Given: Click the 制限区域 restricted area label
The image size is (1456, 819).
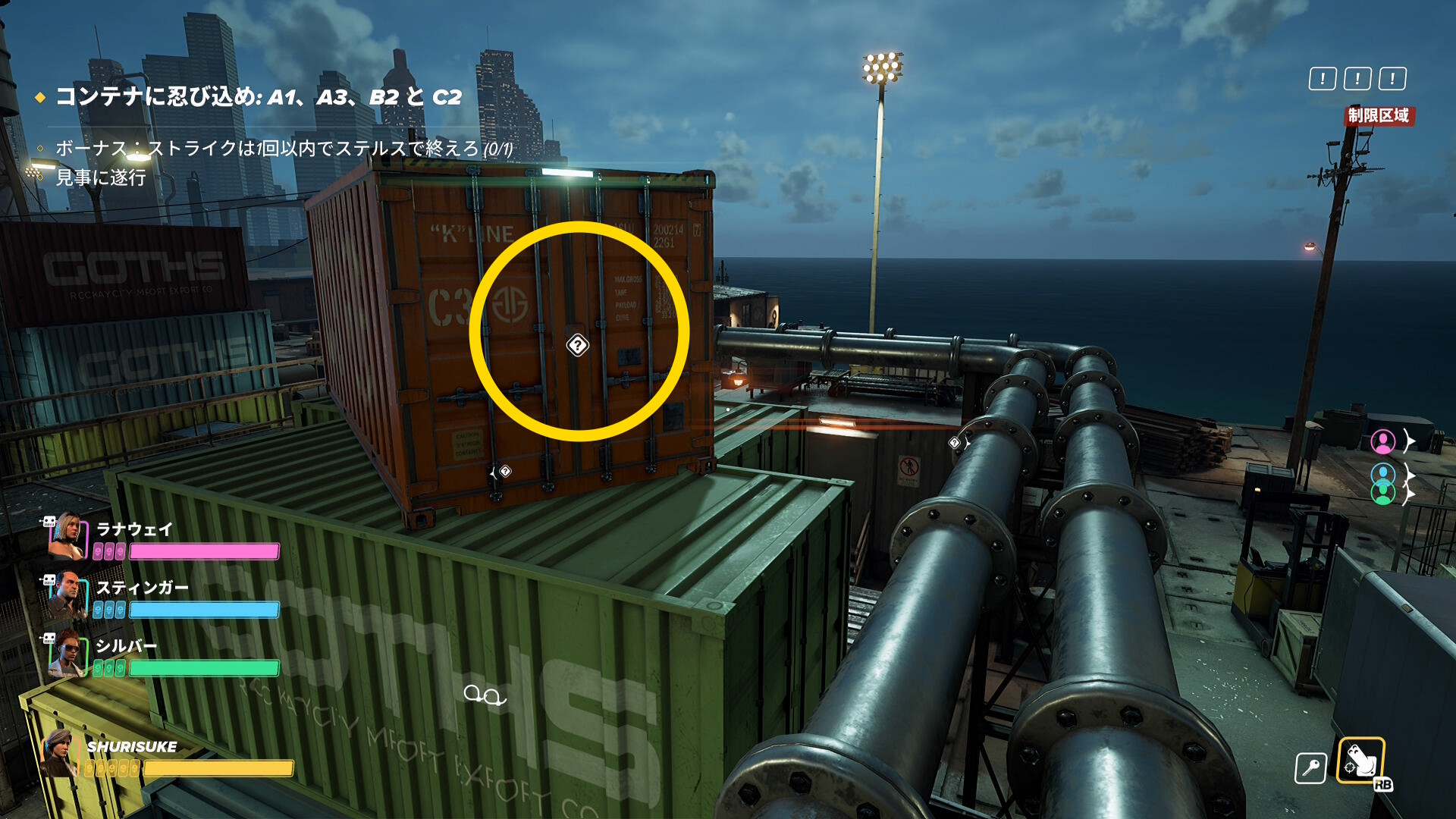Looking at the screenshot, I should click(x=1378, y=115).
